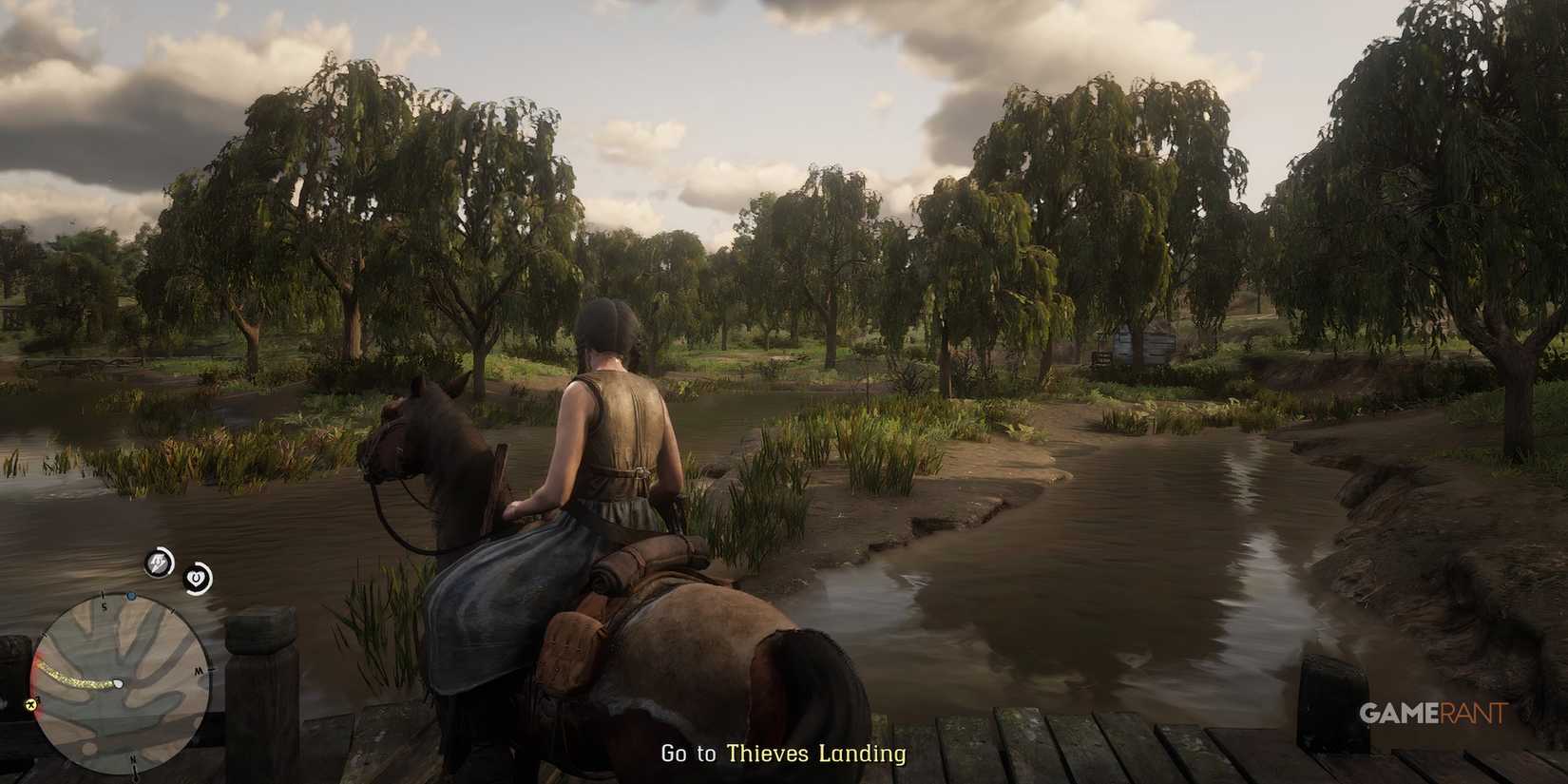
Task: Click the S compass letter on the minimap
Action: point(104,605)
